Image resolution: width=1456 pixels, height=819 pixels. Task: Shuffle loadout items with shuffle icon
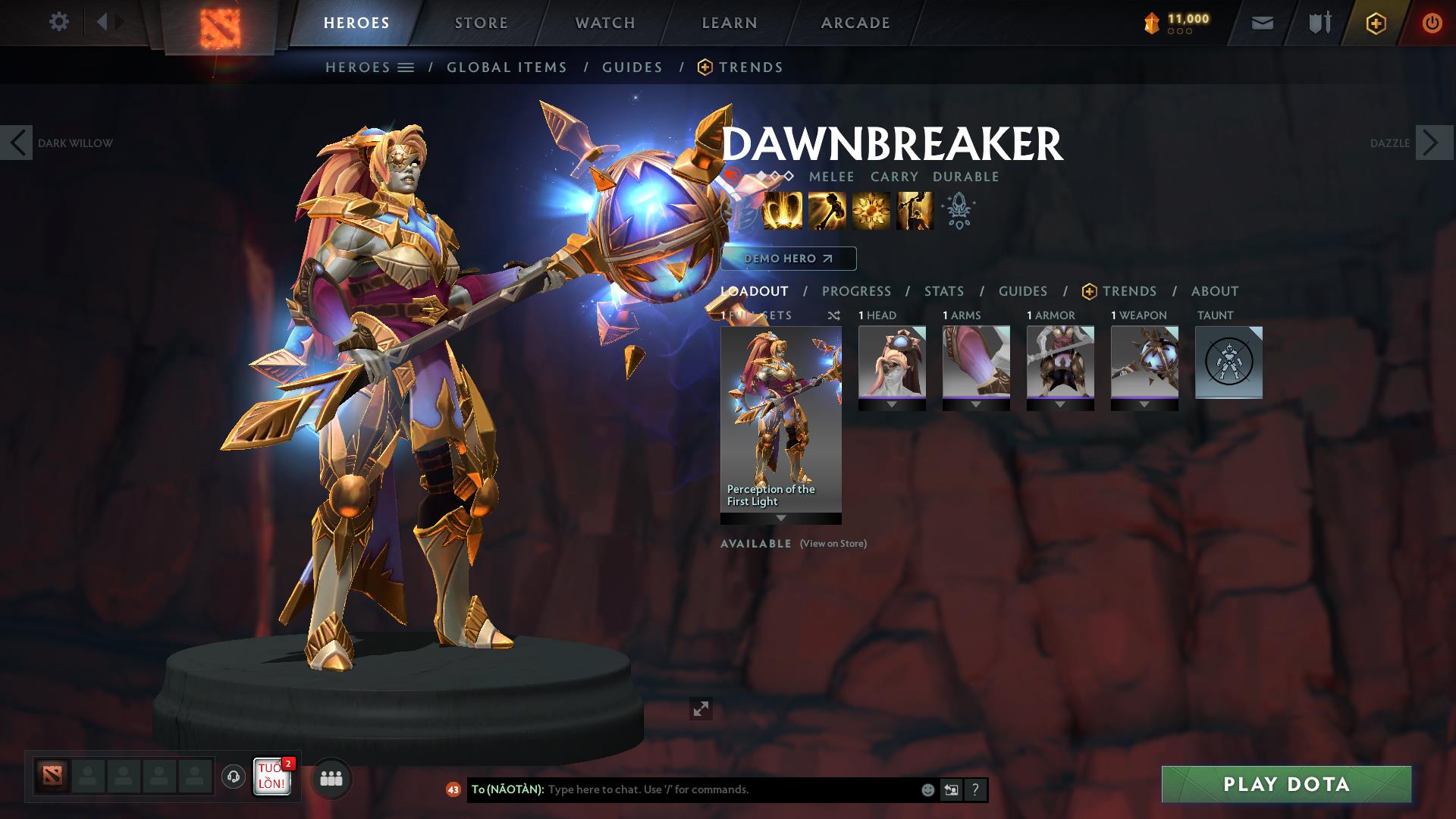tap(834, 315)
